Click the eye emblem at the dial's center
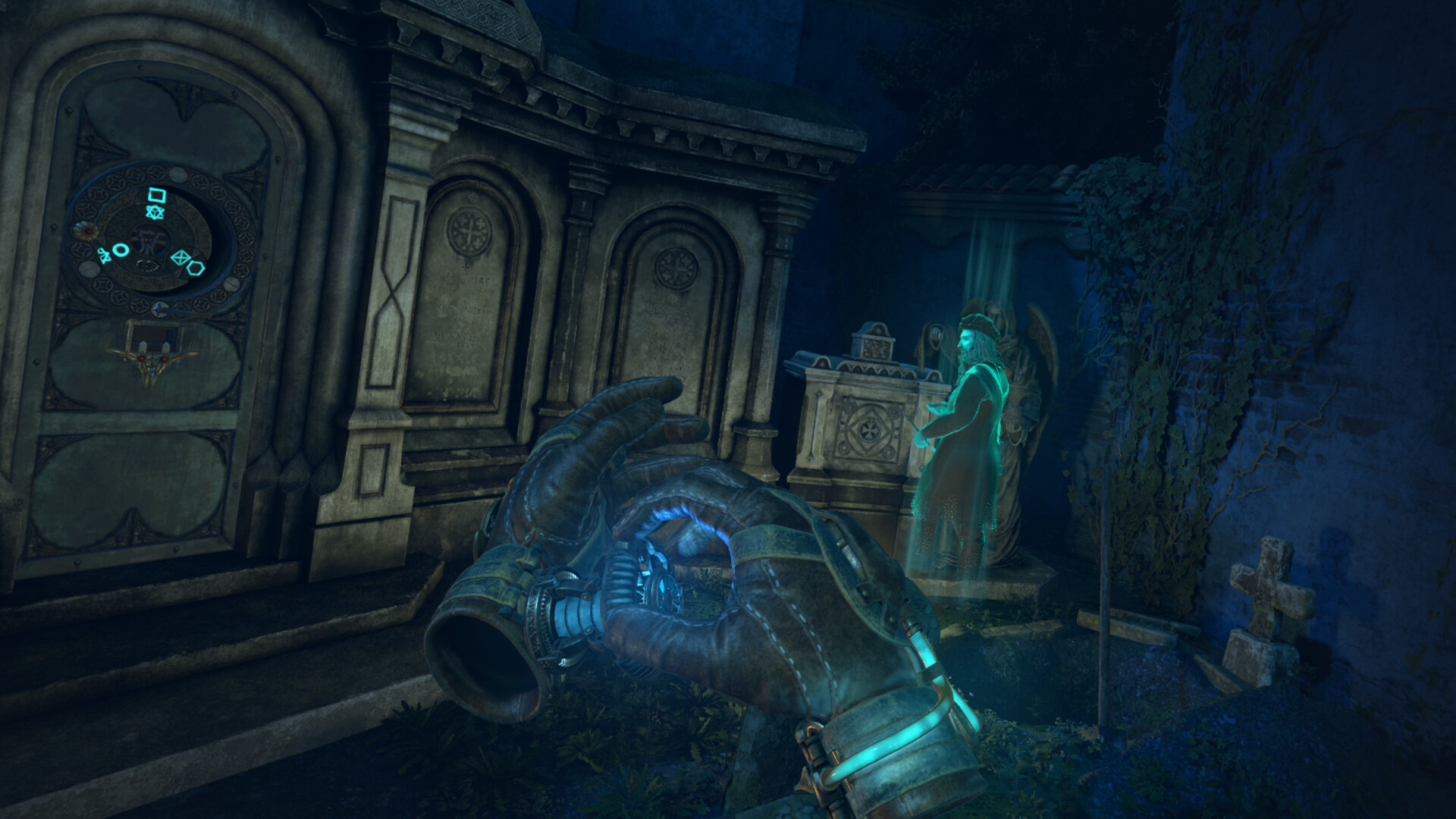 click(x=149, y=265)
